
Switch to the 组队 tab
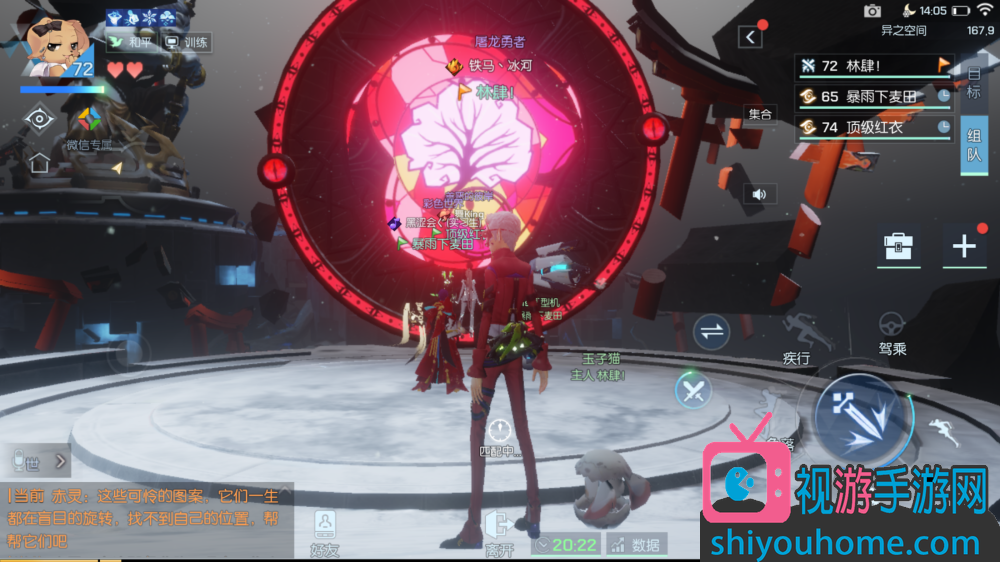click(974, 146)
